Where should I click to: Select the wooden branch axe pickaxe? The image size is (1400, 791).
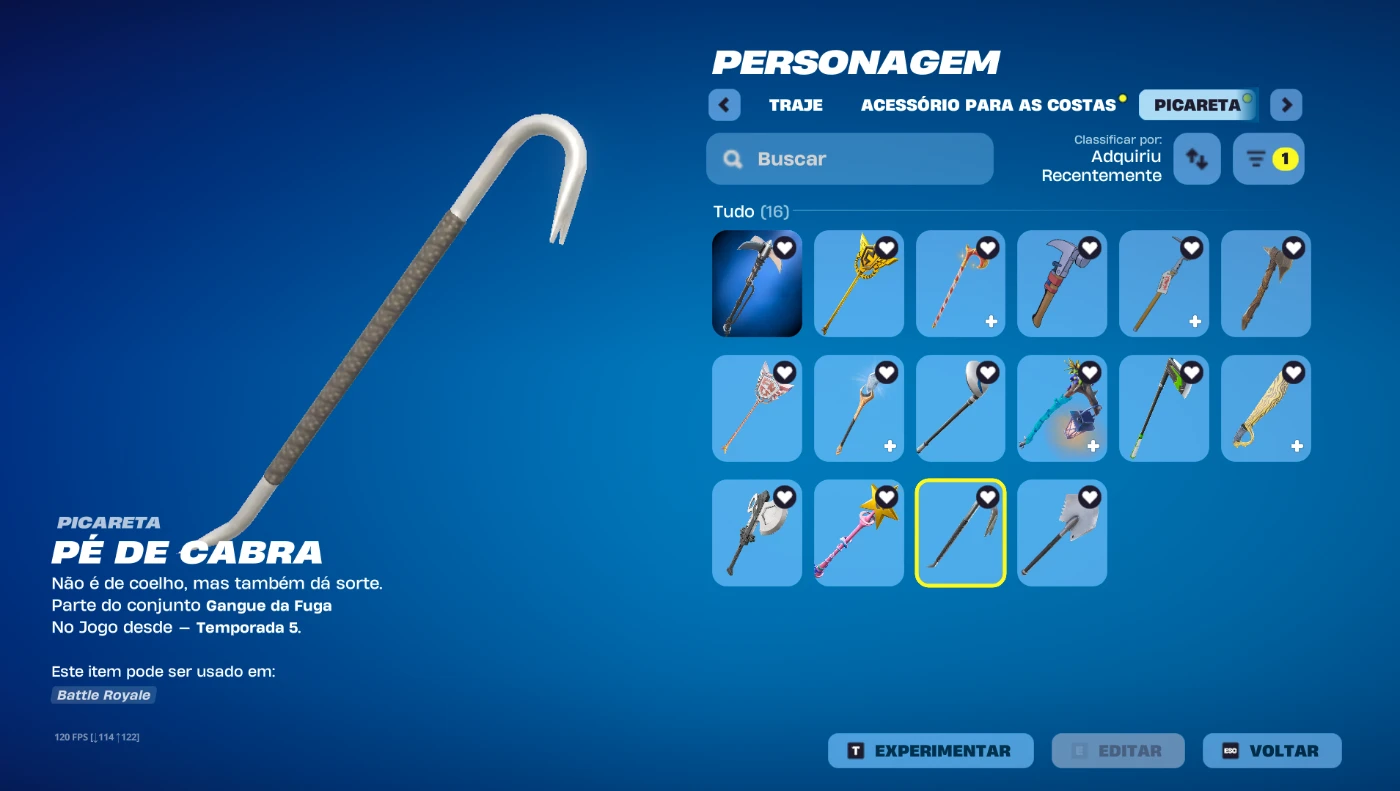point(1265,284)
